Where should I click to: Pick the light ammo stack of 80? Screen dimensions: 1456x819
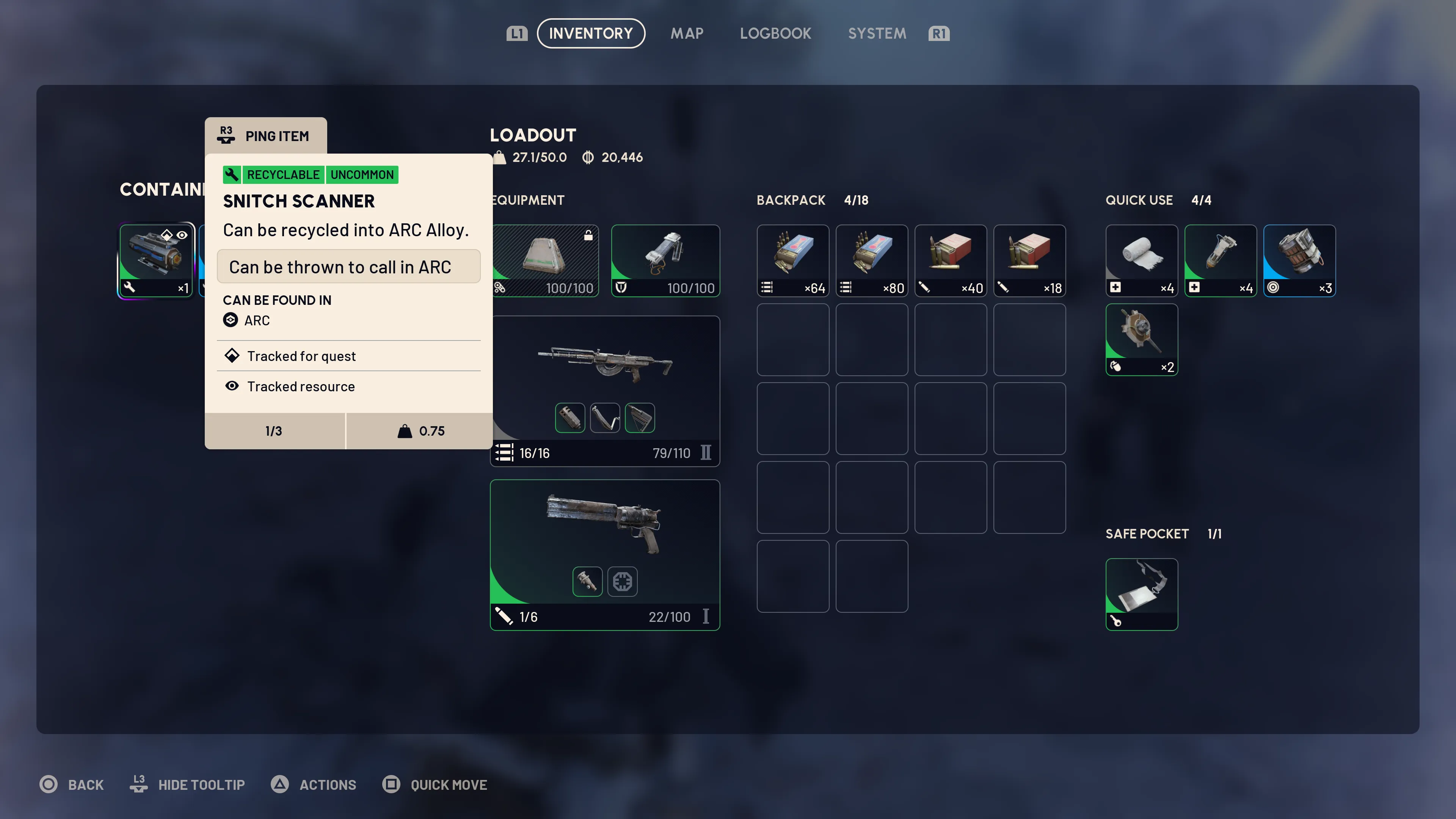(x=872, y=260)
